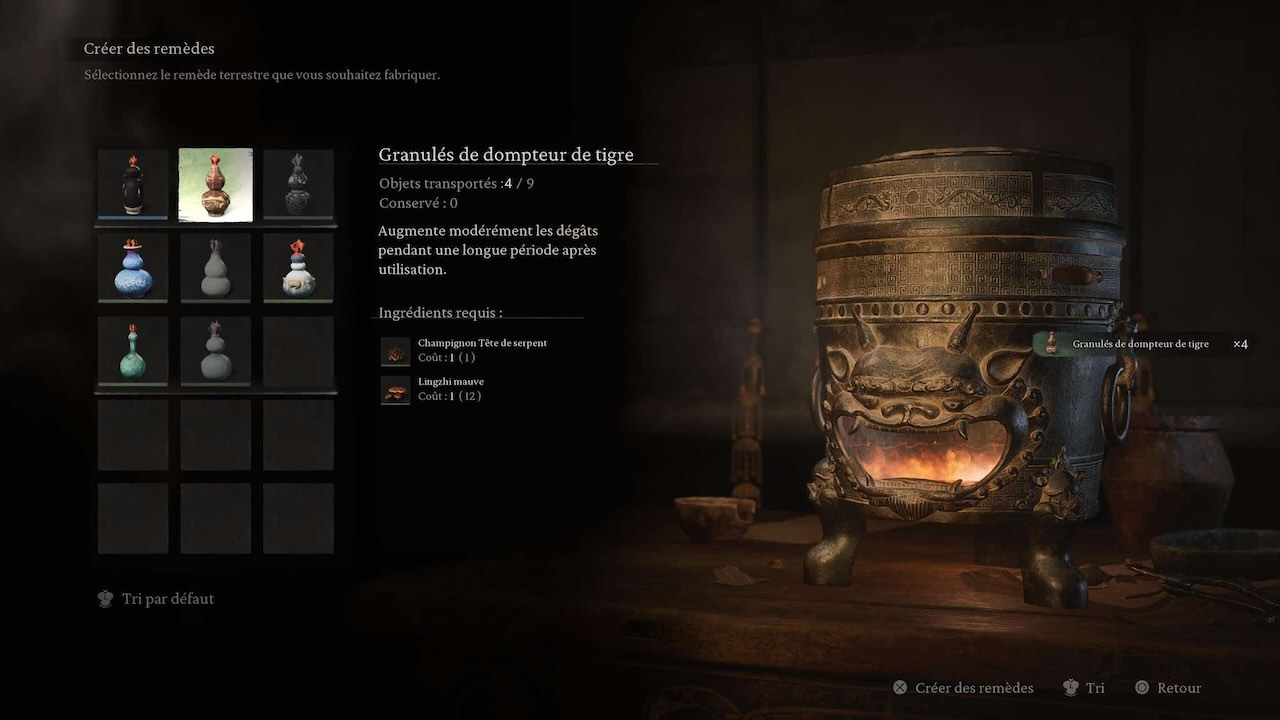Select the white gourd with red stopper
This screenshot has height=720, width=1280.
pyautogui.click(x=298, y=267)
